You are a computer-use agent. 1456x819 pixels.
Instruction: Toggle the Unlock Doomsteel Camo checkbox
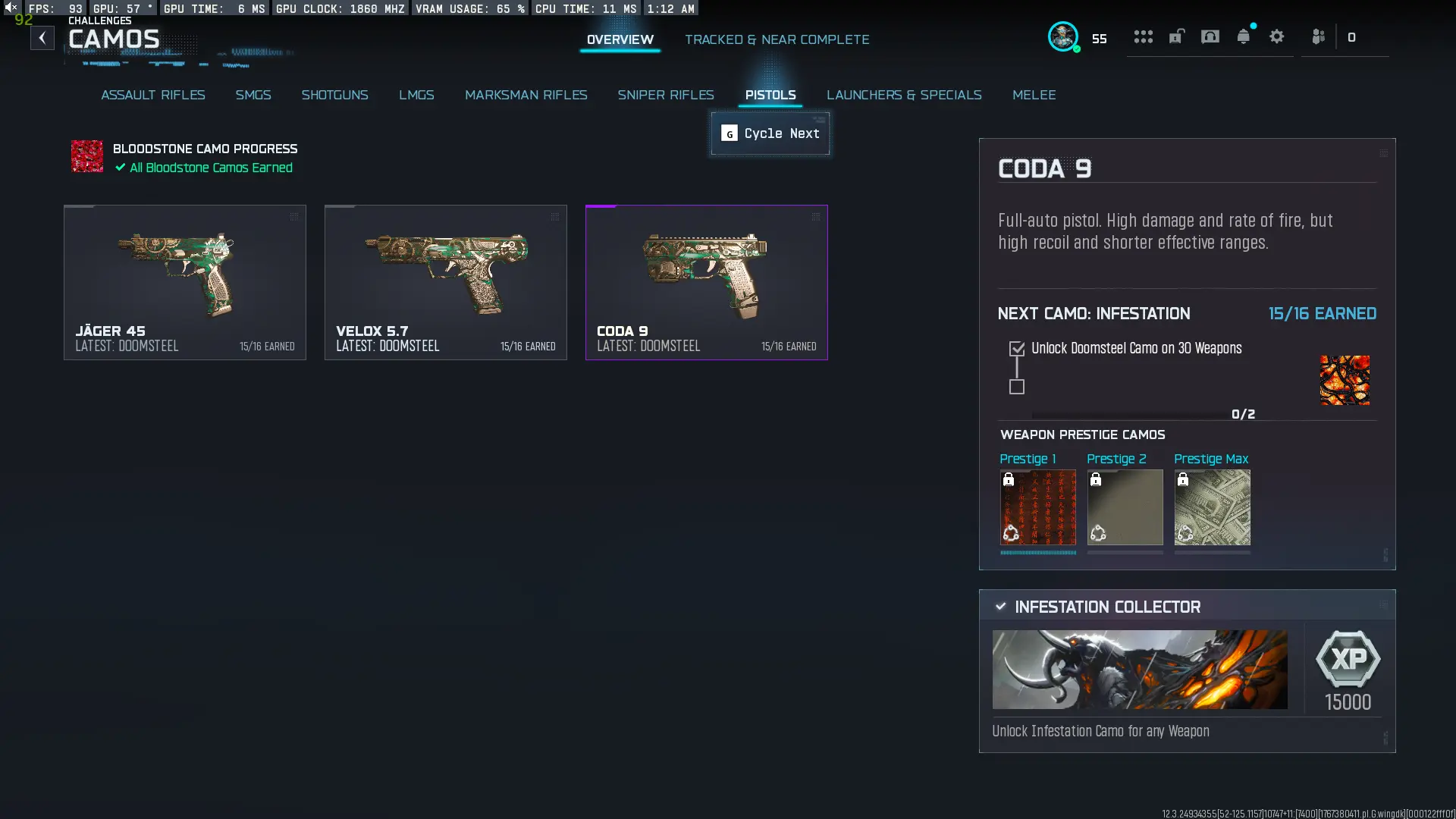[1016, 347]
